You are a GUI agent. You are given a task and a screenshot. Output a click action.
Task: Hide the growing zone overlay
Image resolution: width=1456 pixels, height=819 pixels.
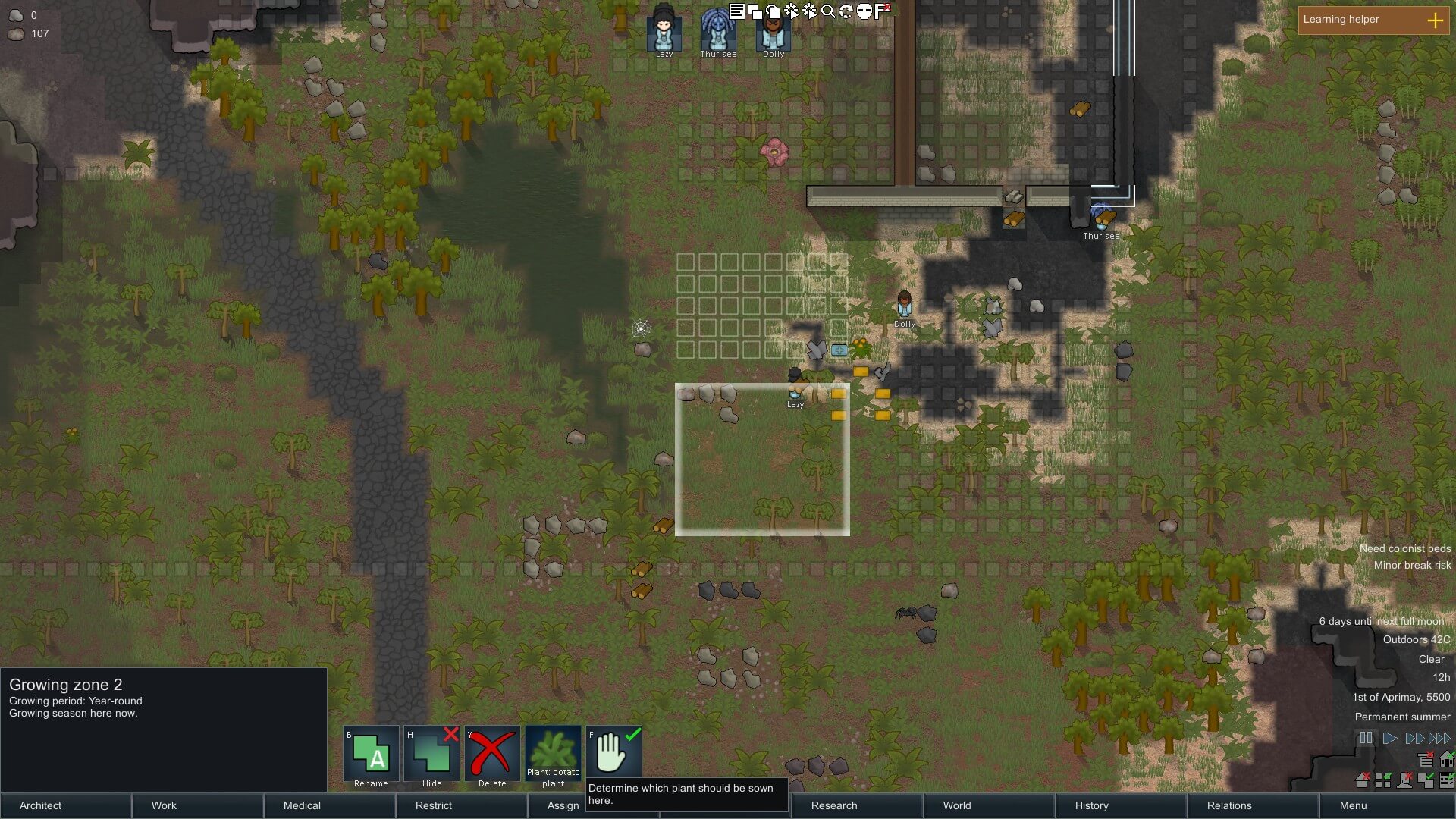[x=431, y=757]
